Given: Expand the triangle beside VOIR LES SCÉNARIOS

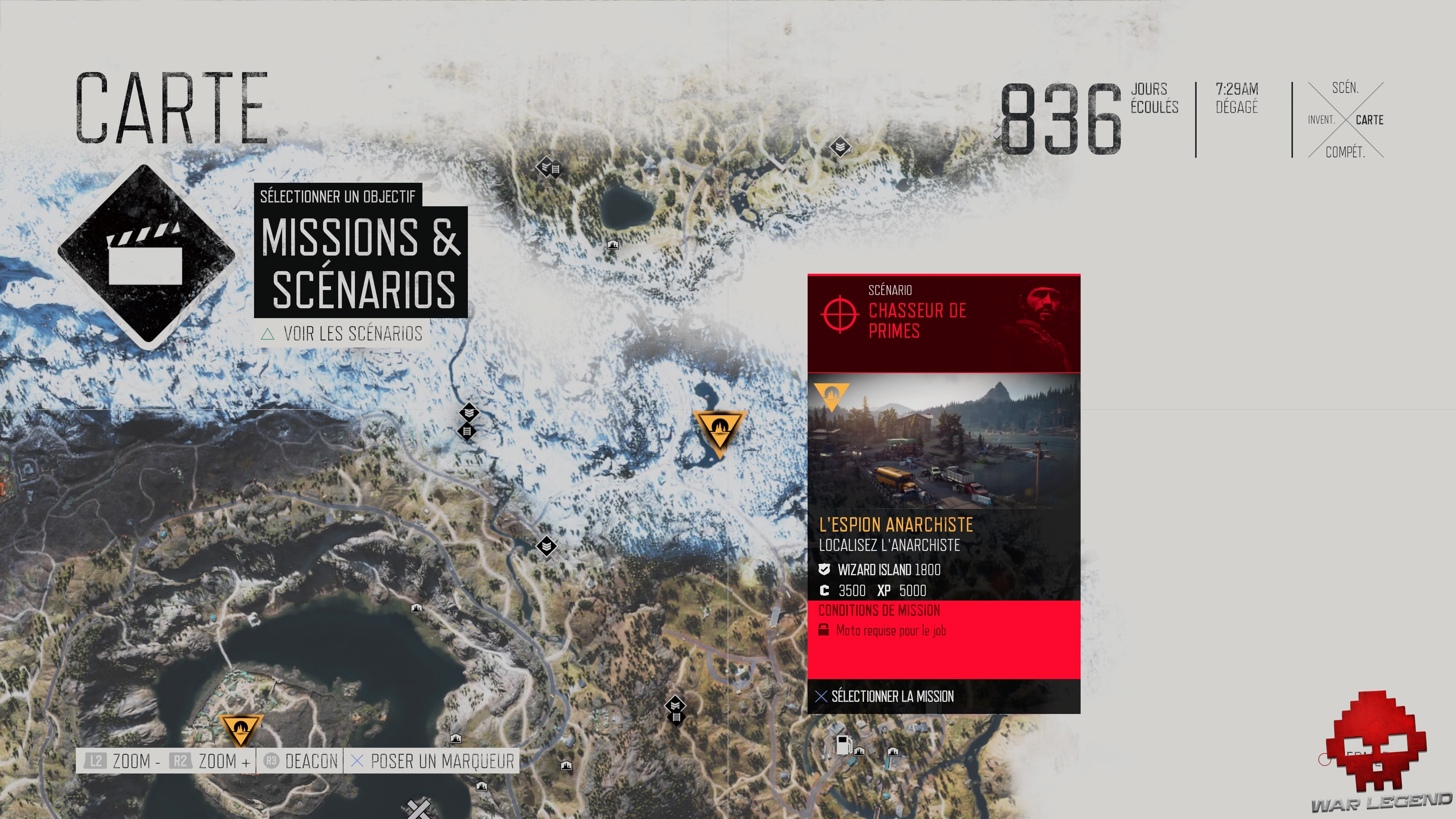Looking at the screenshot, I should coord(268,334).
